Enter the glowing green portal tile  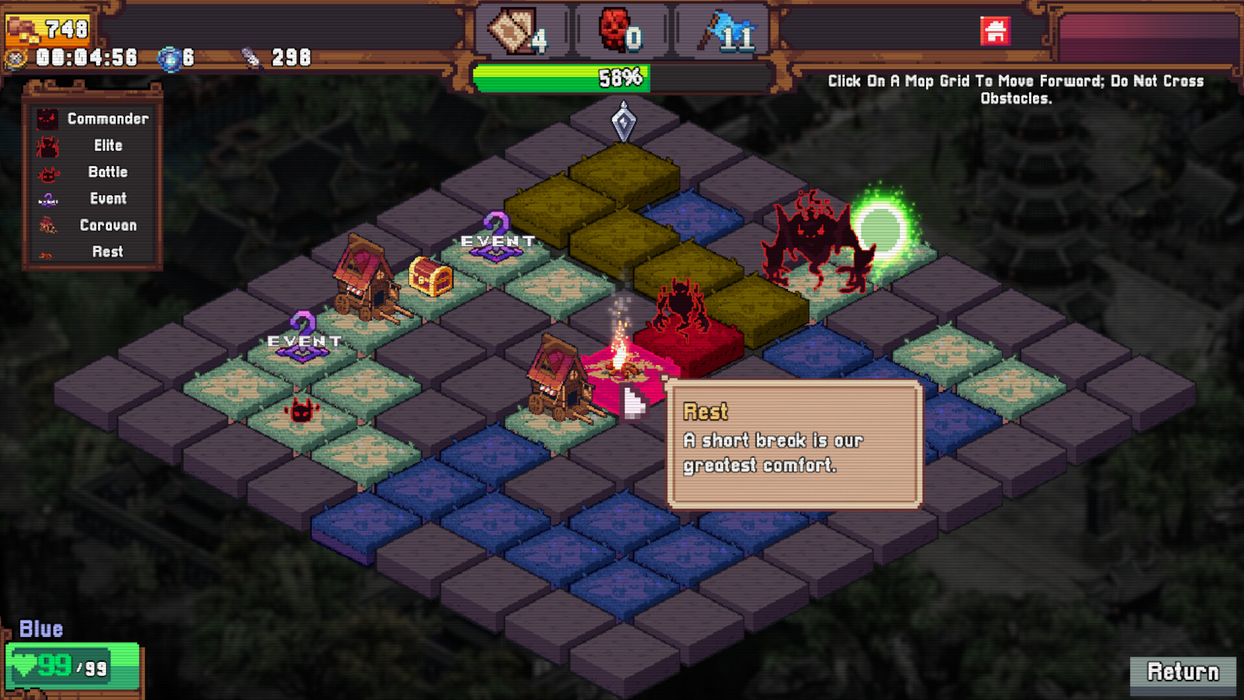[x=880, y=232]
